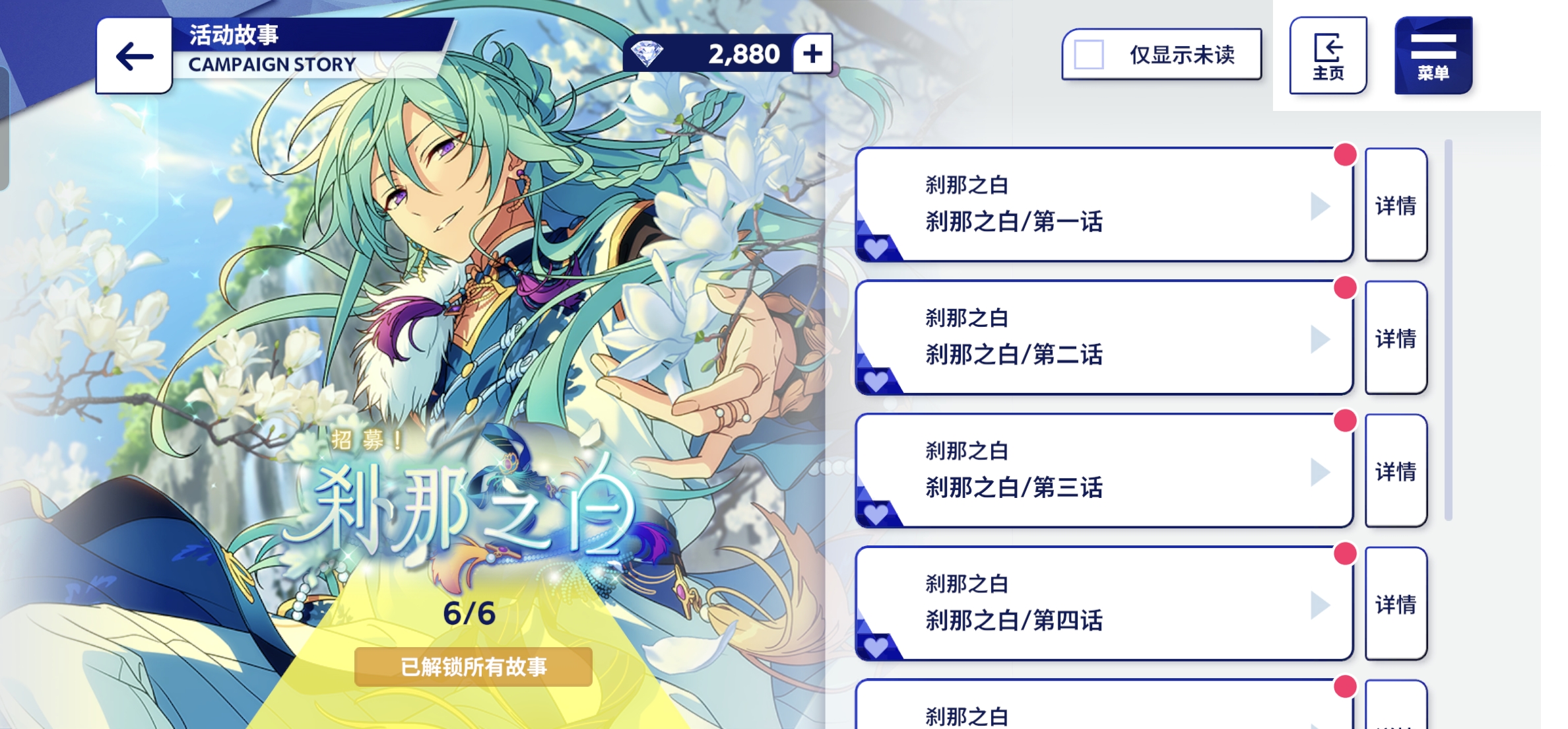
Task: Show 详情 for 第二话
Action: coord(1396,338)
